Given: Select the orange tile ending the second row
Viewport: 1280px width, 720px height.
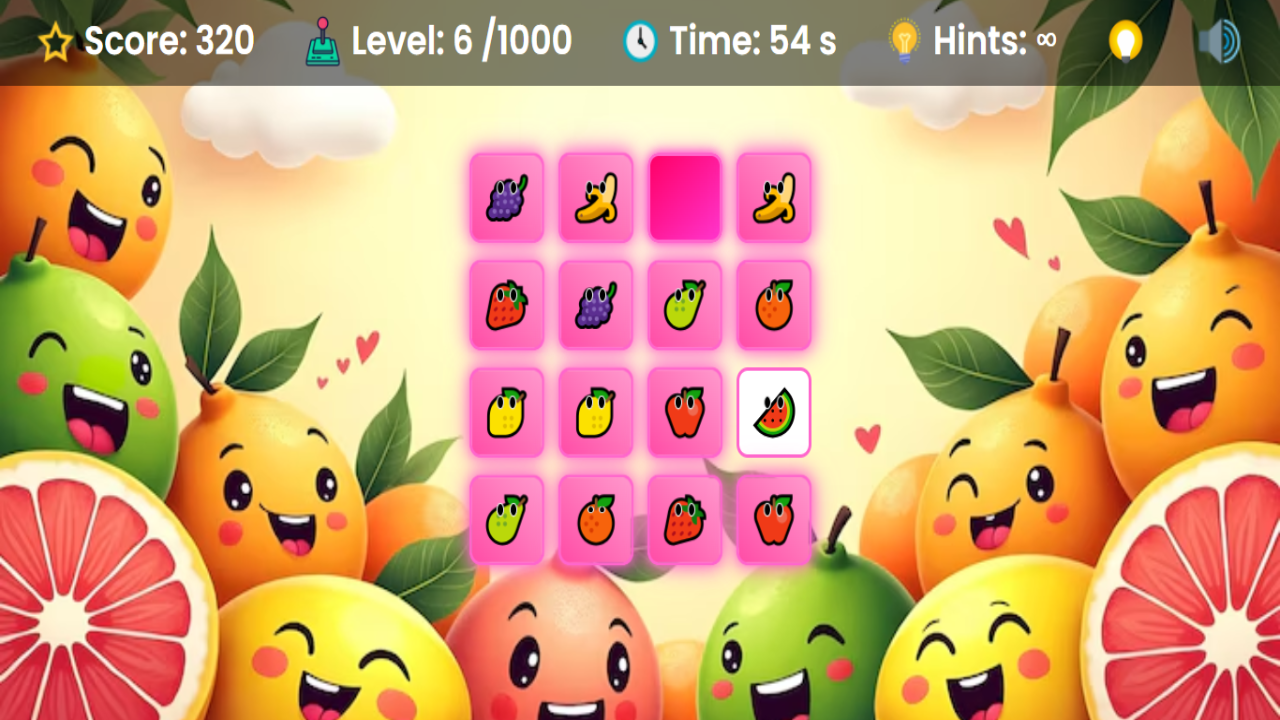Looking at the screenshot, I should (x=775, y=303).
